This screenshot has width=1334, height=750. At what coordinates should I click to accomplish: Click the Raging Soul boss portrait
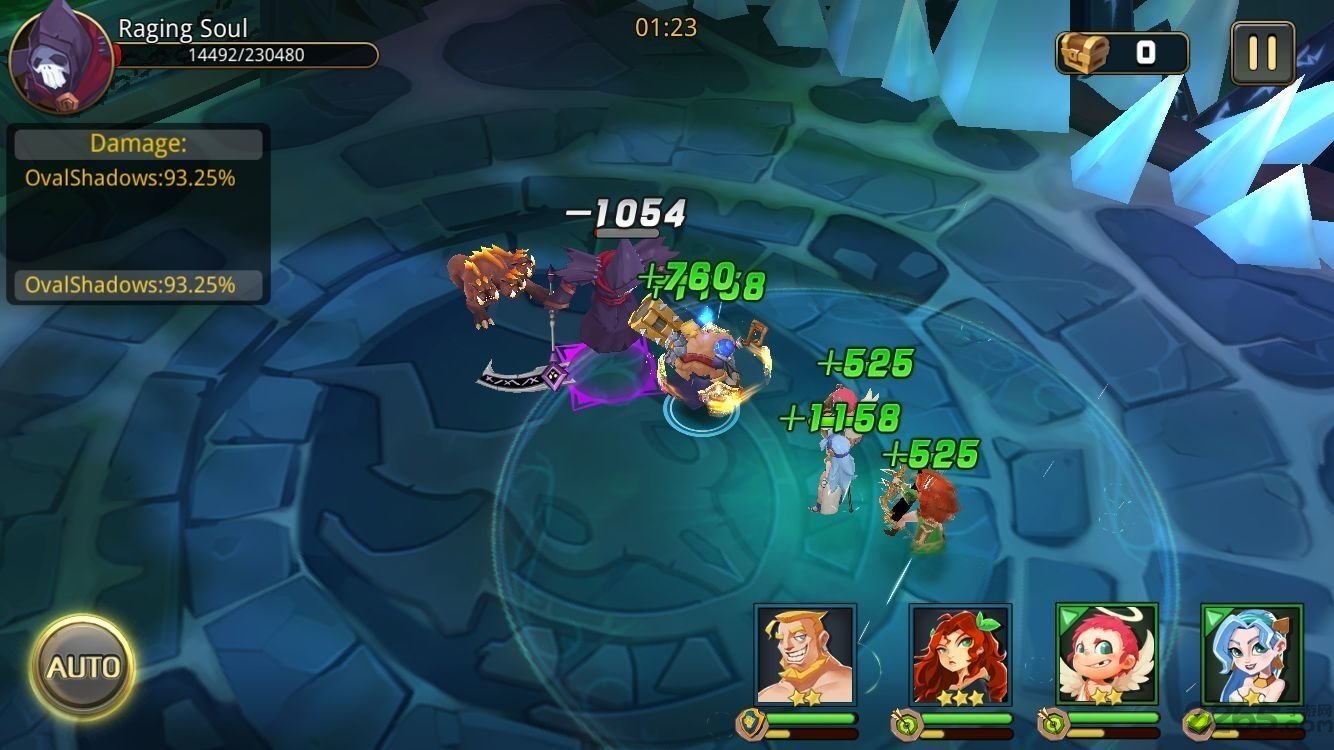60,62
